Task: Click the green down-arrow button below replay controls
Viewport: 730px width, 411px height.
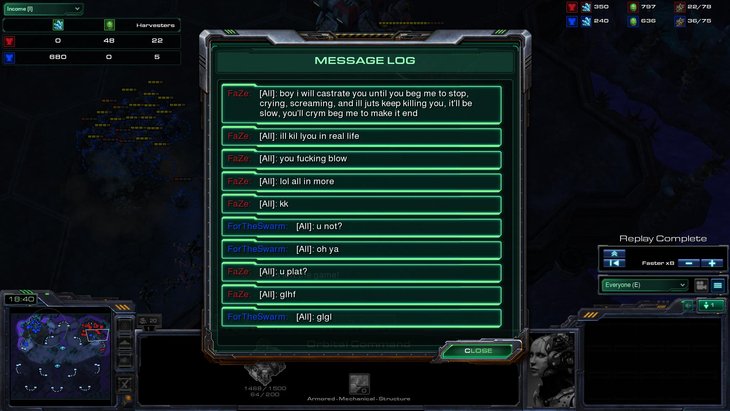Action: pyautogui.click(x=710, y=305)
